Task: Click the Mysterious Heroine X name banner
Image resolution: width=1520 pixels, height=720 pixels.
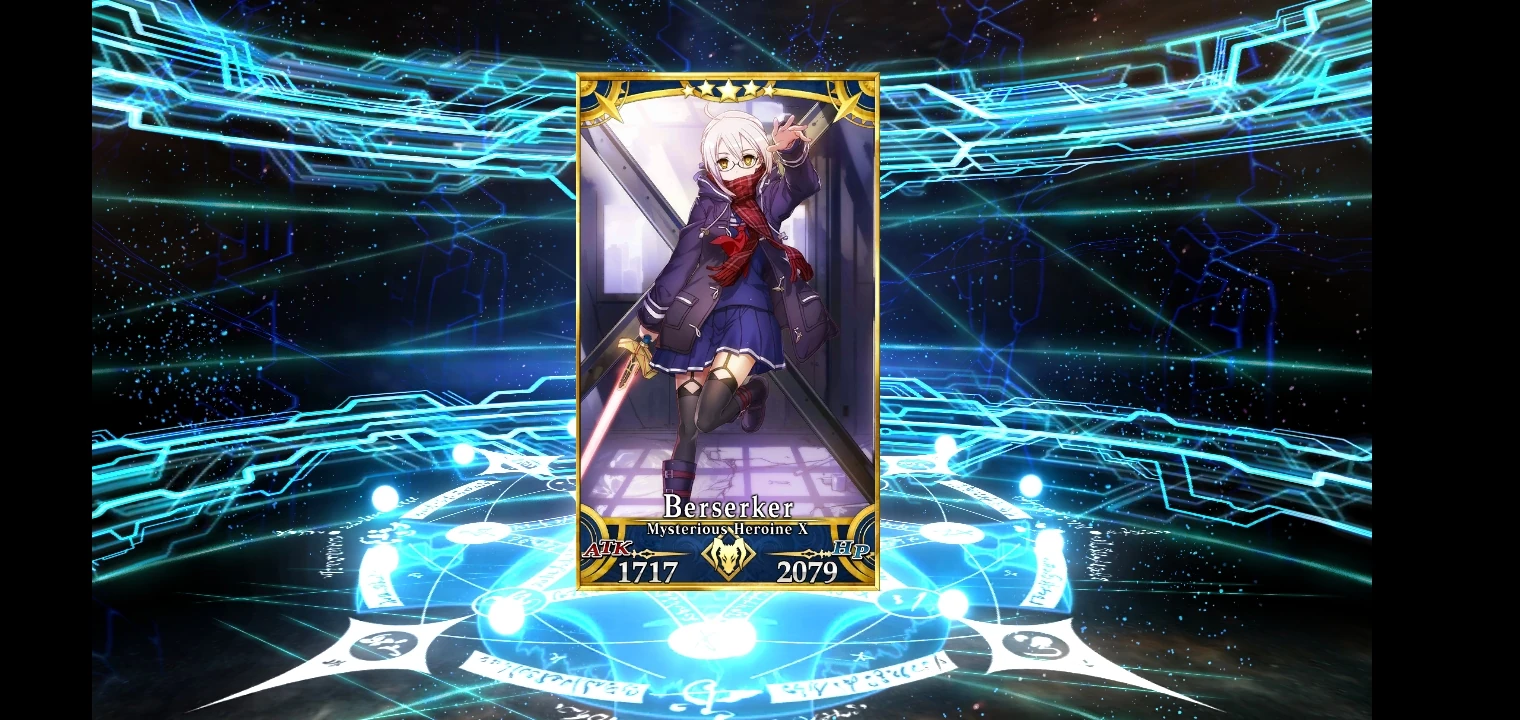Action: click(727, 530)
